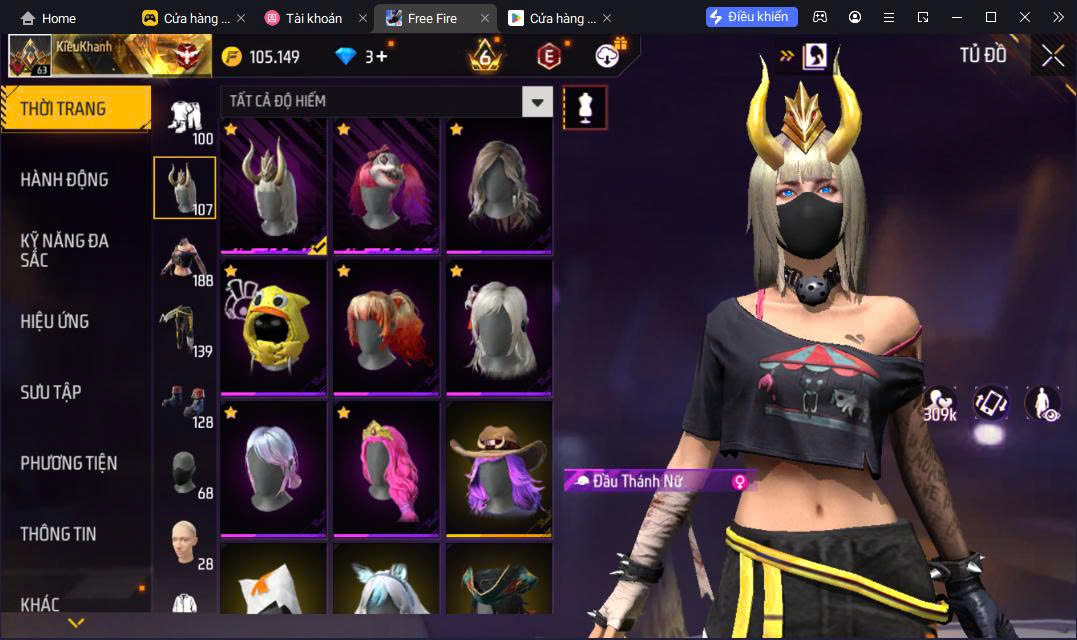
Task: Go to the Phương Tiện tab
Action: coord(69,463)
